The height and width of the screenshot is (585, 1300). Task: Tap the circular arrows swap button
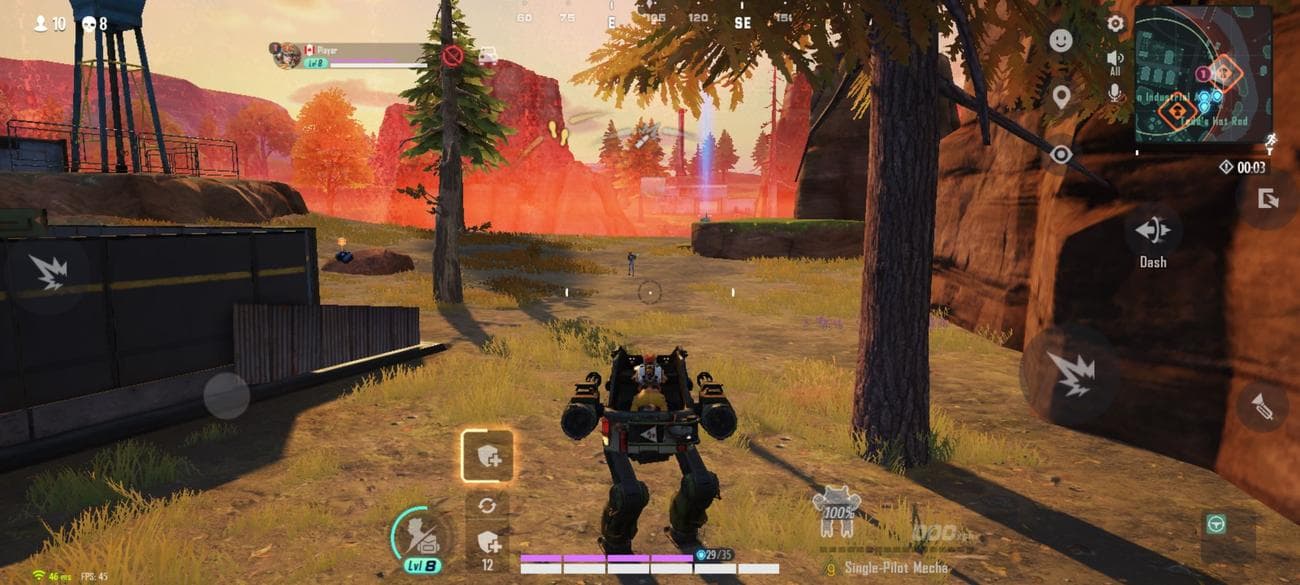[487, 505]
